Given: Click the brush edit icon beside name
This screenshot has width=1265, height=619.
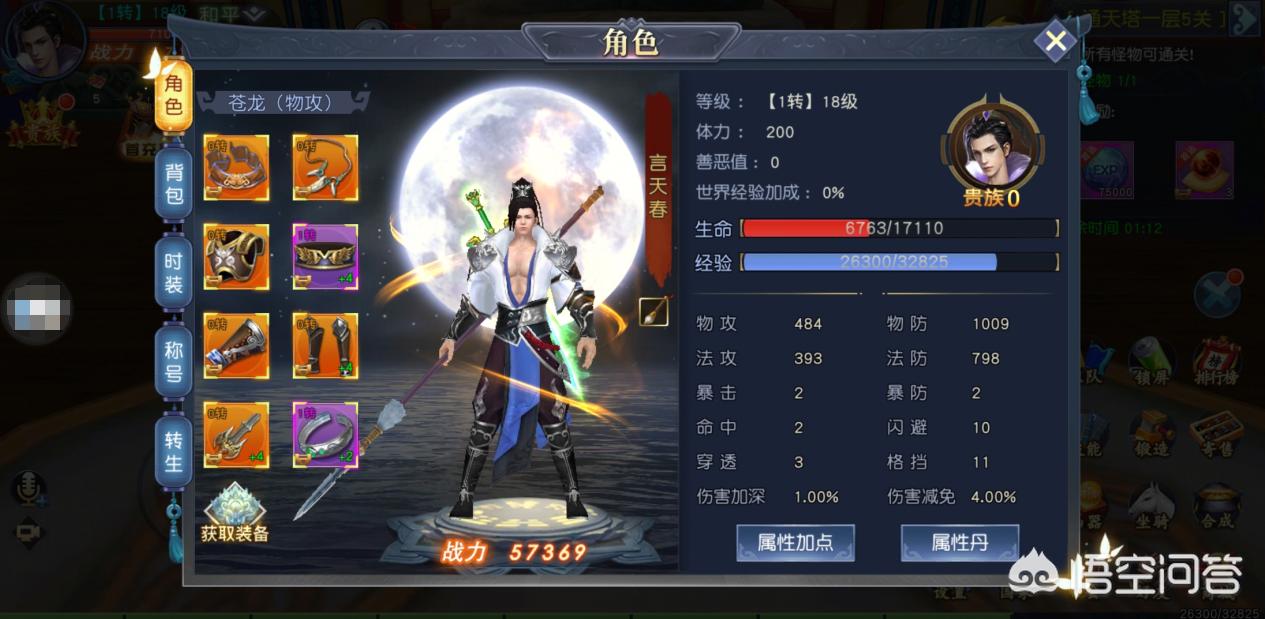Looking at the screenshot, I should (654, 312).
